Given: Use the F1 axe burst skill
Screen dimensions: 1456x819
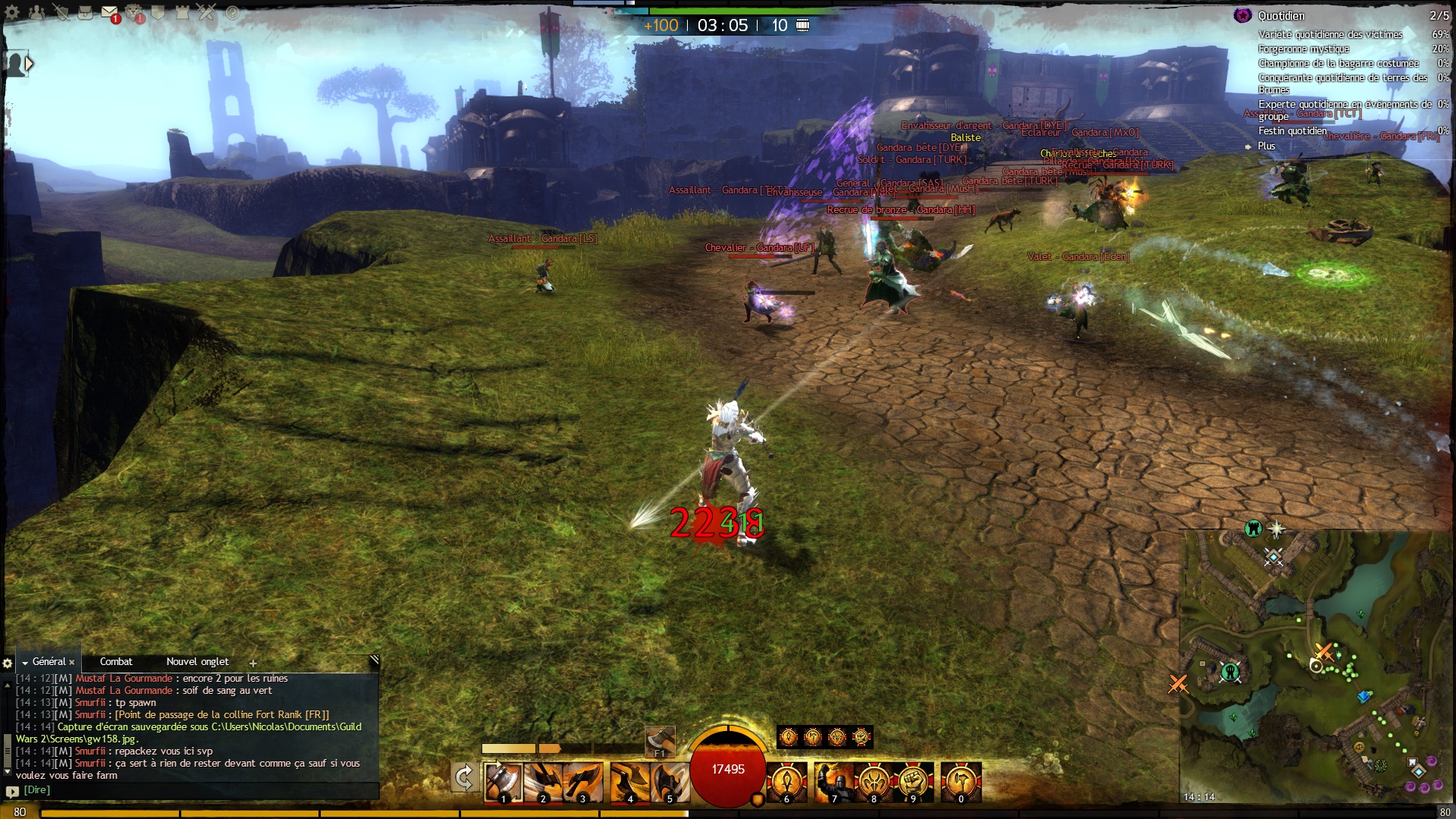Looking at the screenshot, I should (x=660, y=740).
